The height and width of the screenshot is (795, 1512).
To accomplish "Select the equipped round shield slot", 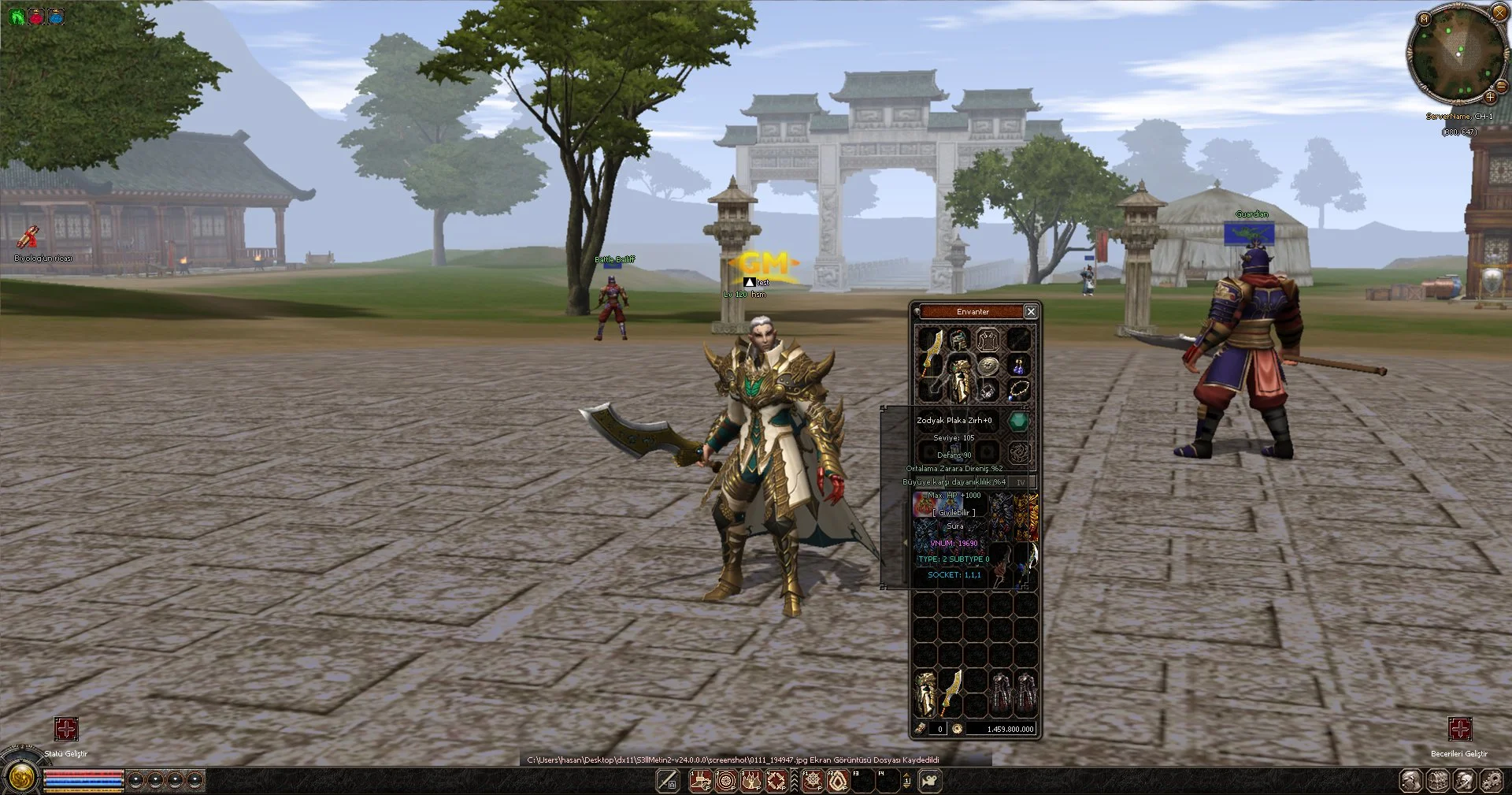I will (988, 365).
